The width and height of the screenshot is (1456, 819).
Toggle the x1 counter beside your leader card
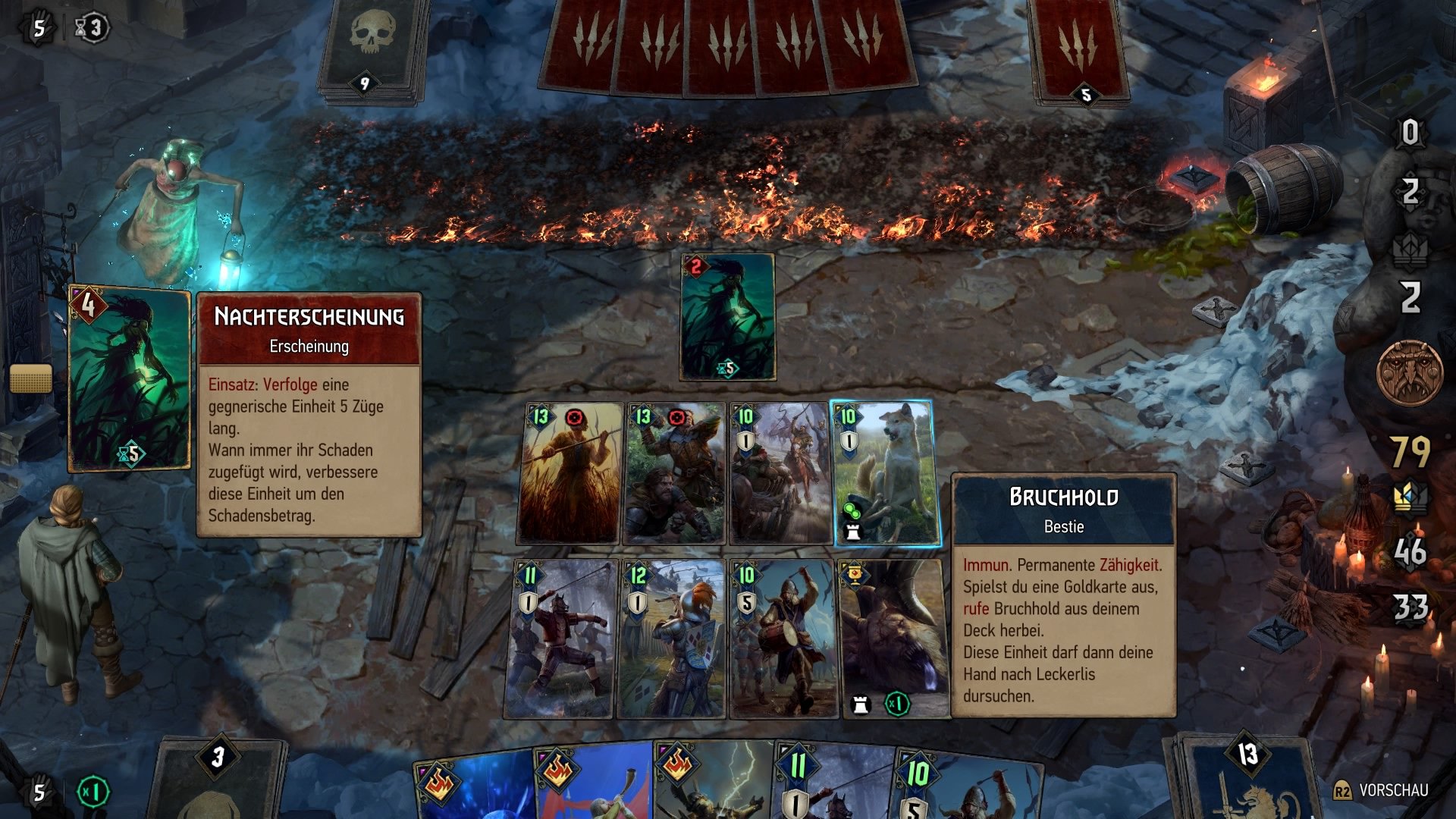click(91, 790)
